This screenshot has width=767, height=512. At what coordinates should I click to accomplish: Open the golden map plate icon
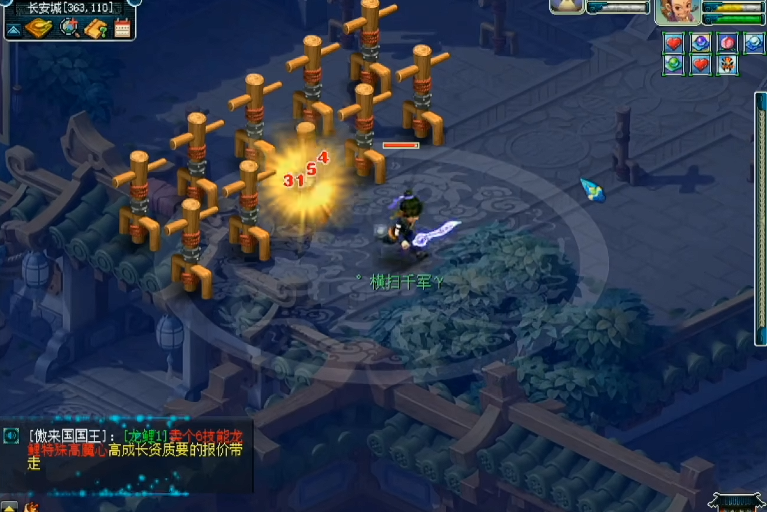[40, 28]
